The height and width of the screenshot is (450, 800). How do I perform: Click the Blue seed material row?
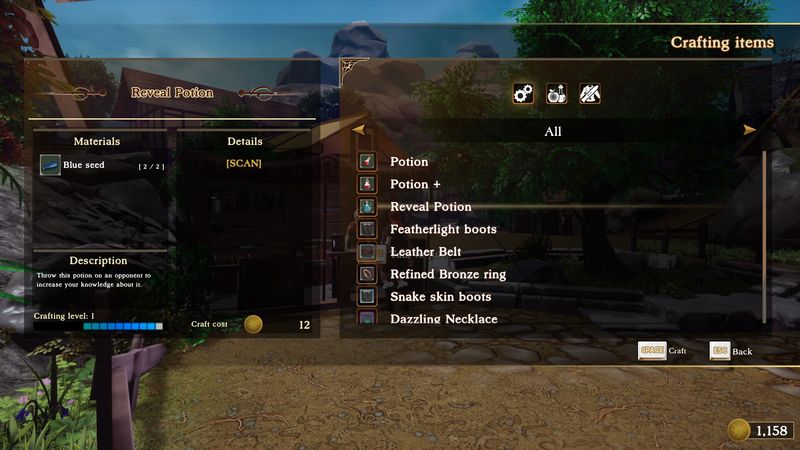[98, 165]
